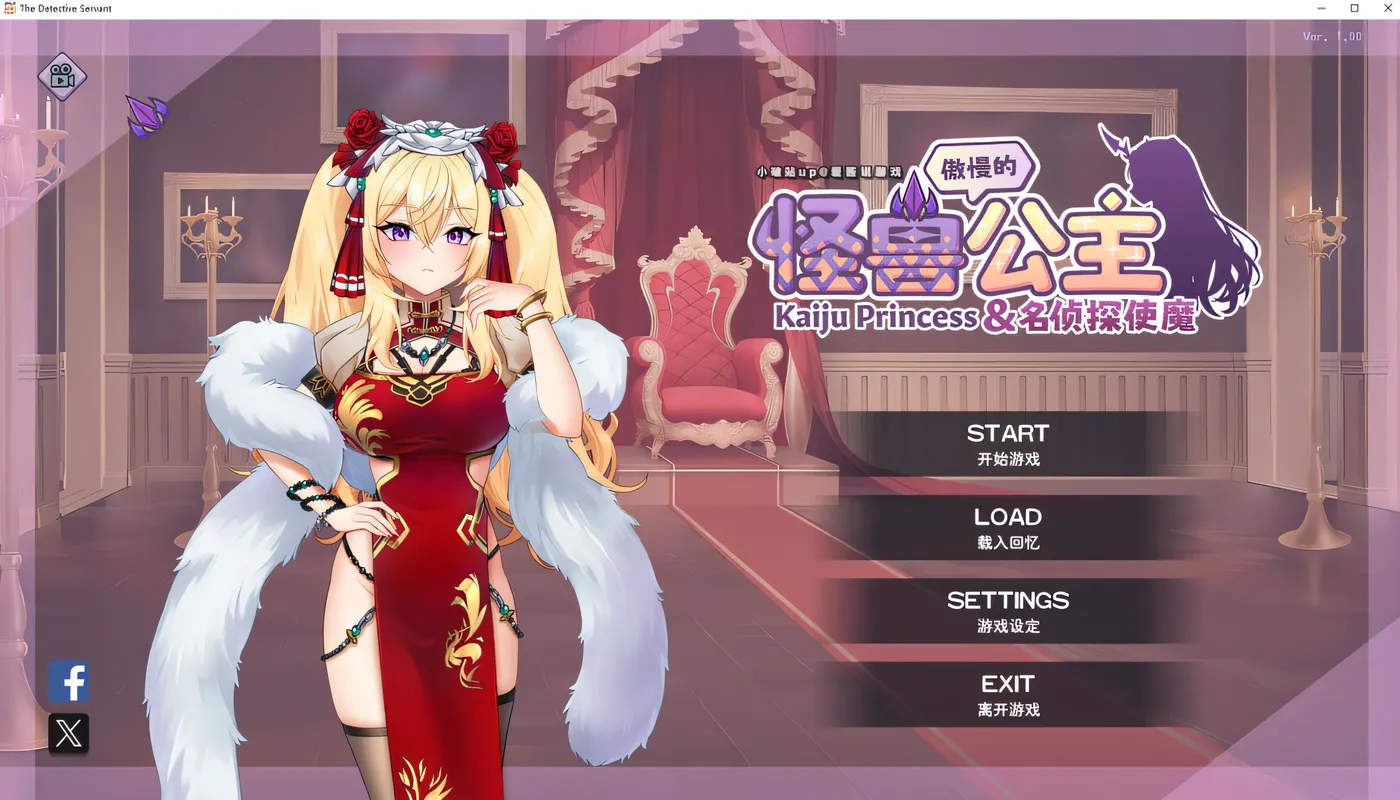This screenshot has height=800, width=1400.
Task: Minimize The Detective Servant window
Action: coord(1320,8)
